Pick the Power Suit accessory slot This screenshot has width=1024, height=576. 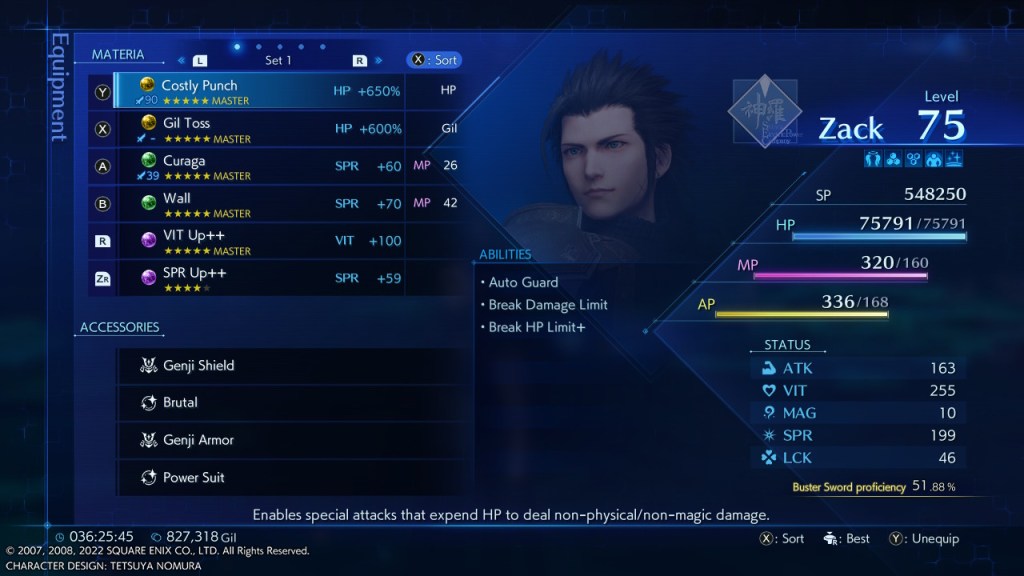(288, 478)
